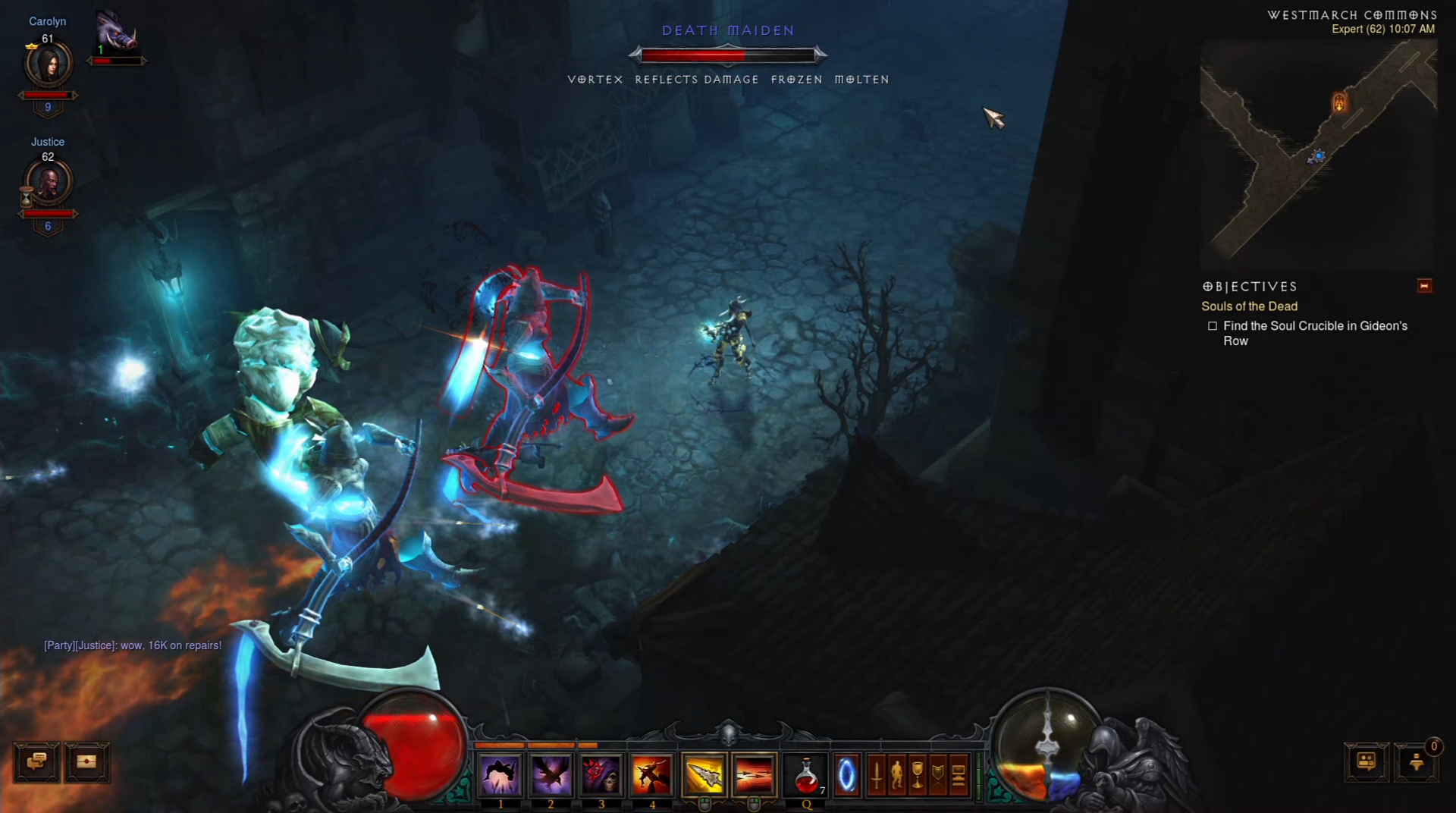Open the Westmarch Commons minimap
The height and width of the screenshot is (813, 1456).
1318,152
